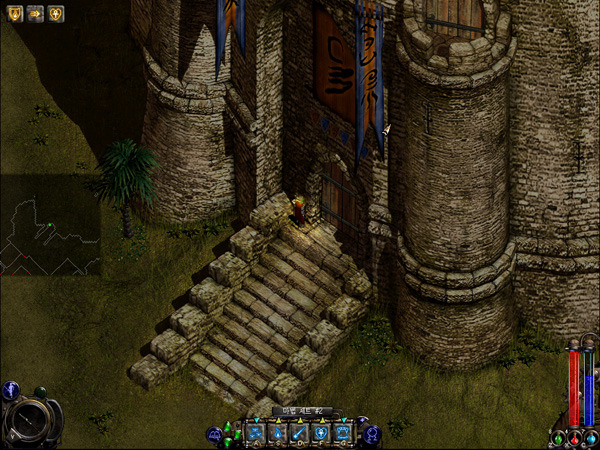The width and height of the screenshot is (600, 450).
Task: Activate the heart cross healing skill
Action: 321,434
